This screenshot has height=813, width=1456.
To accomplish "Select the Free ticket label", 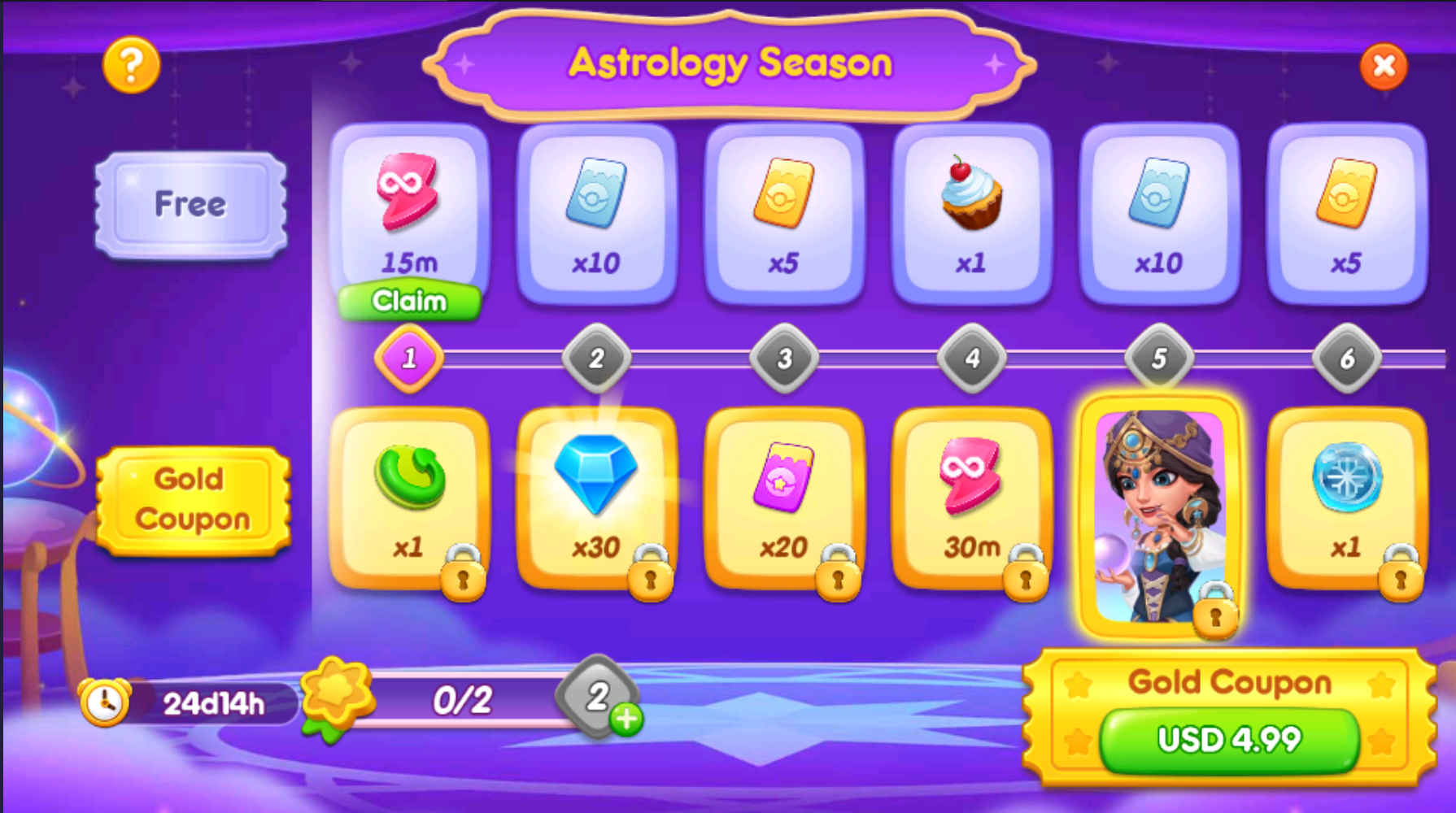I will click(x=191, y=204).
